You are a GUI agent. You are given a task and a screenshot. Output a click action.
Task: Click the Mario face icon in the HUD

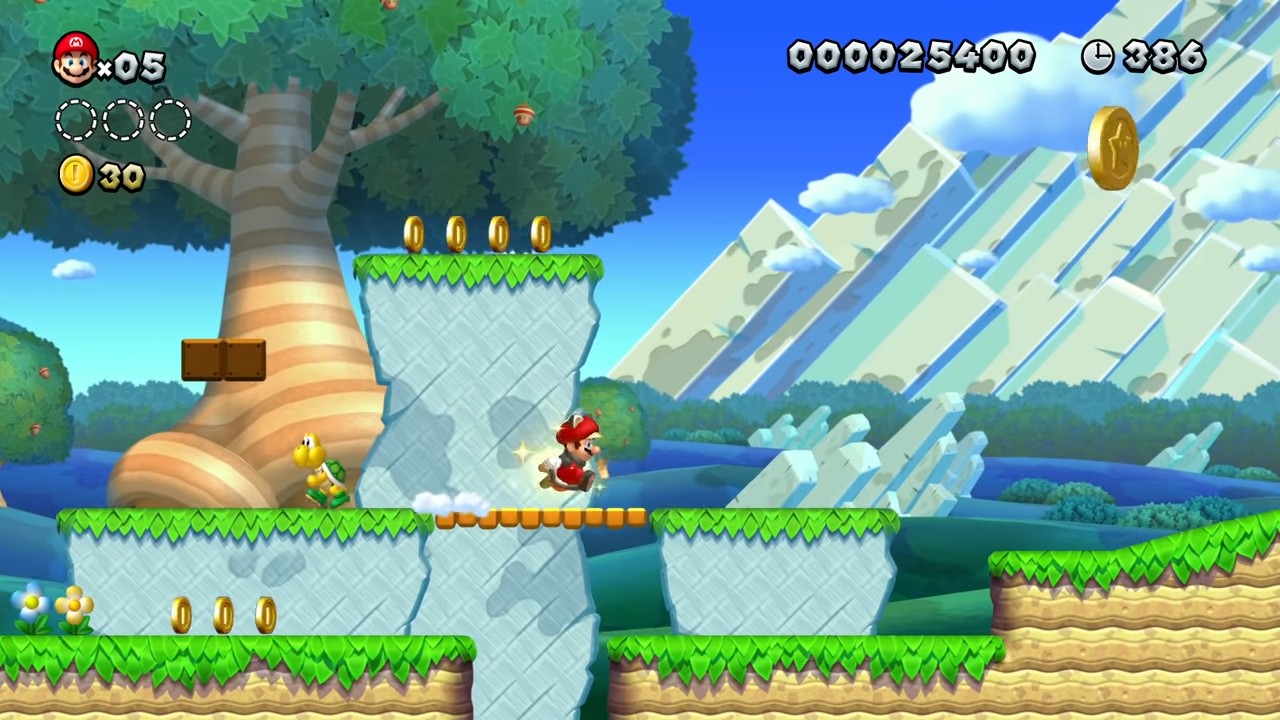(75, 60)
